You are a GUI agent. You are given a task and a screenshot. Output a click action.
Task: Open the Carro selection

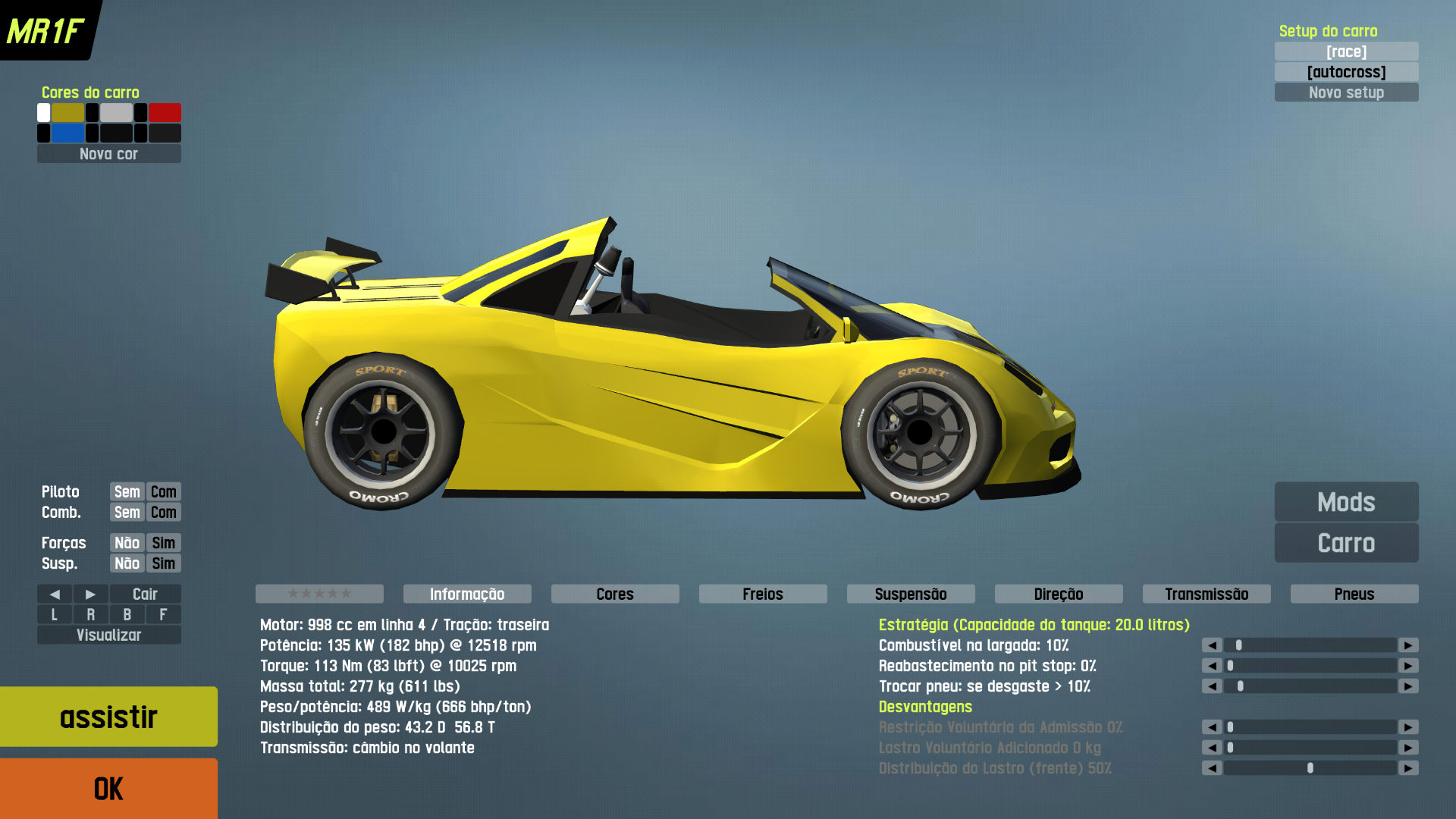click(1346, 543)
